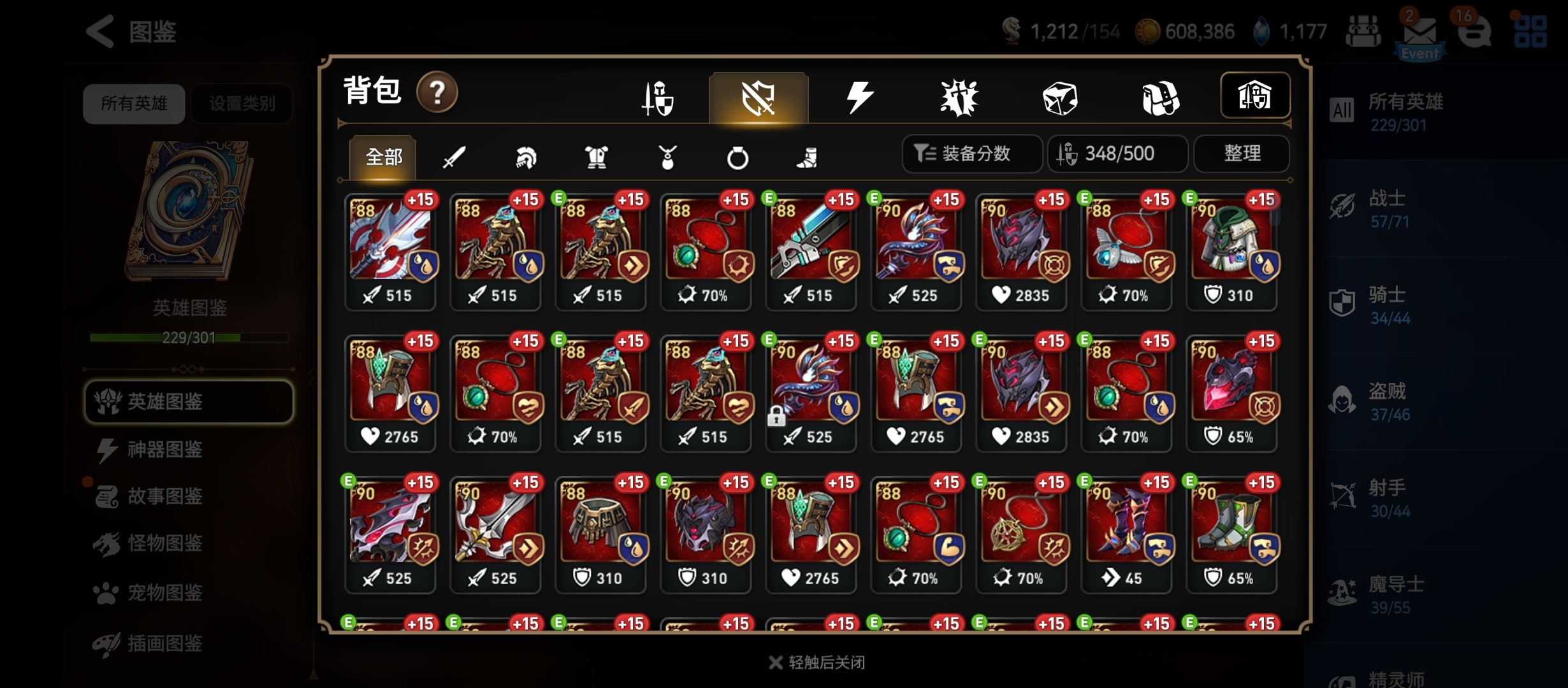1568x688 pixels.
Task: Filter equipment by boots
Action: tap(808, 157)
